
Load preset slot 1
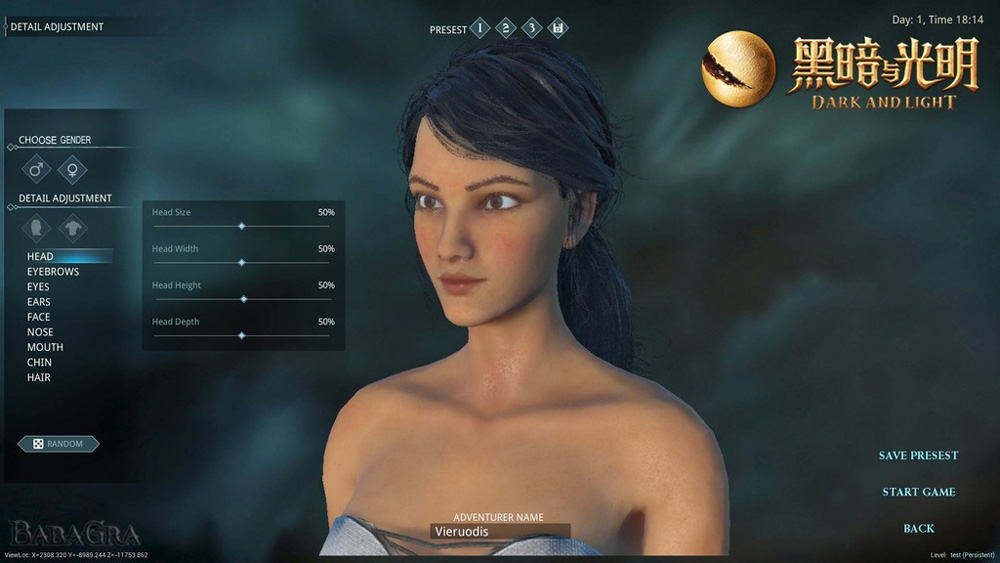(480, 28)
